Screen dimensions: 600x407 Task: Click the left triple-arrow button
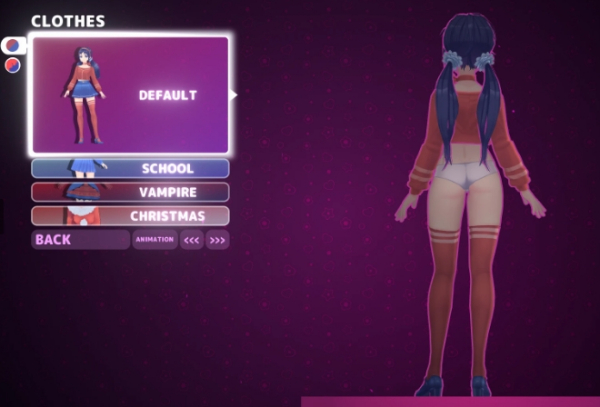(x=191, y=240)
